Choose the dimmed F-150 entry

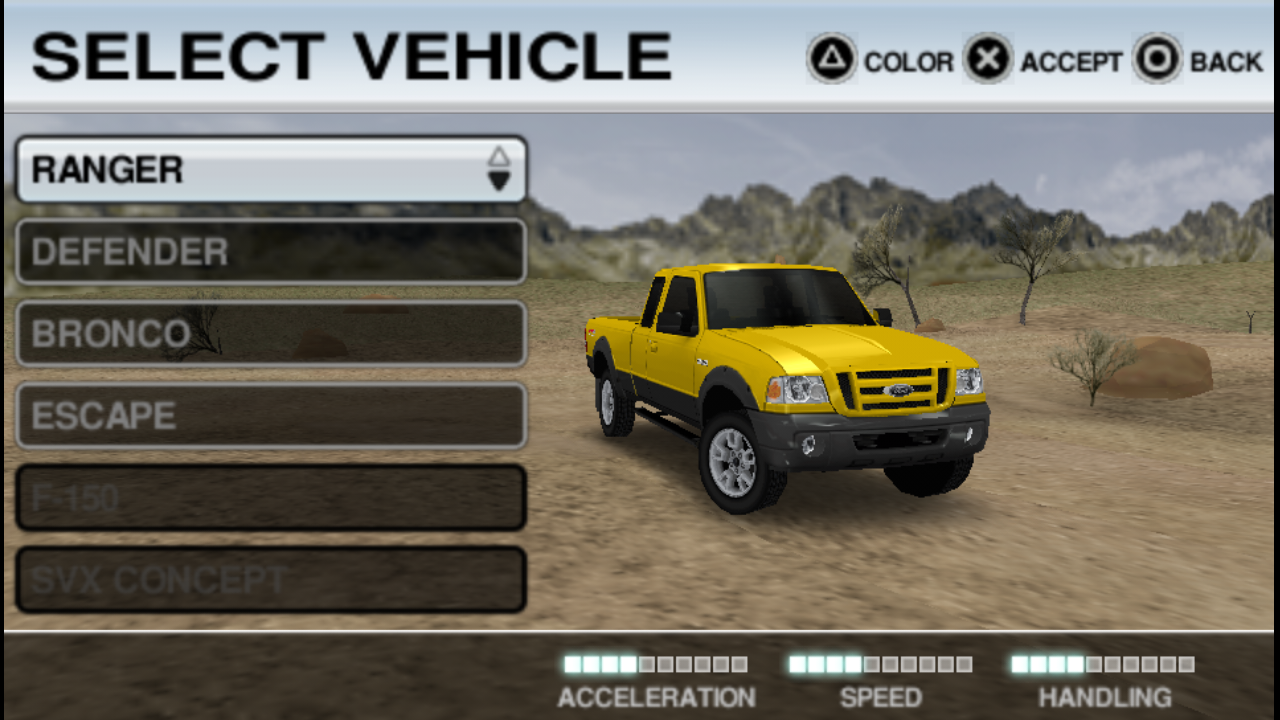click(x=270, y=498)
